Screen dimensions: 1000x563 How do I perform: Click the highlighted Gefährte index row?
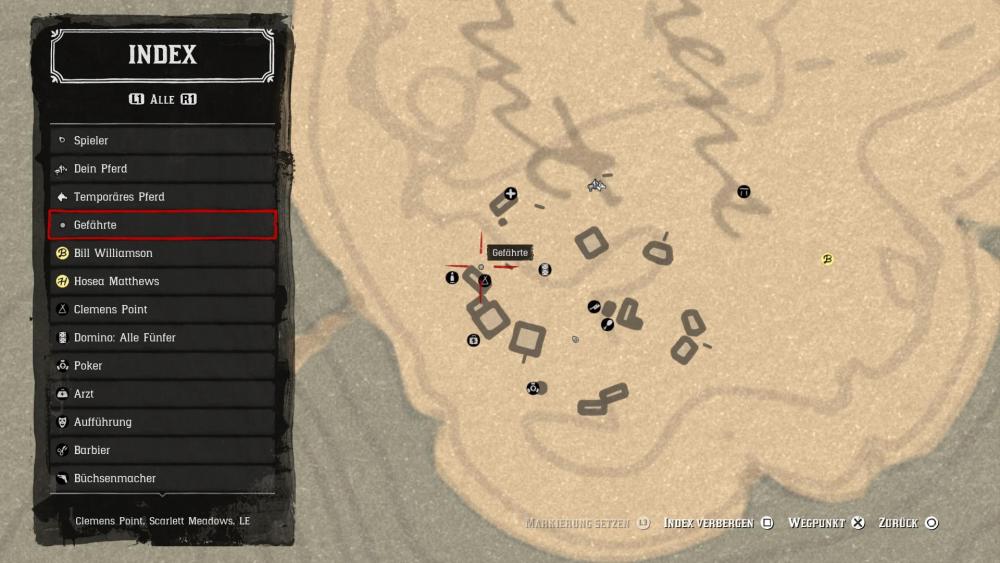click(x=162, y=225)
